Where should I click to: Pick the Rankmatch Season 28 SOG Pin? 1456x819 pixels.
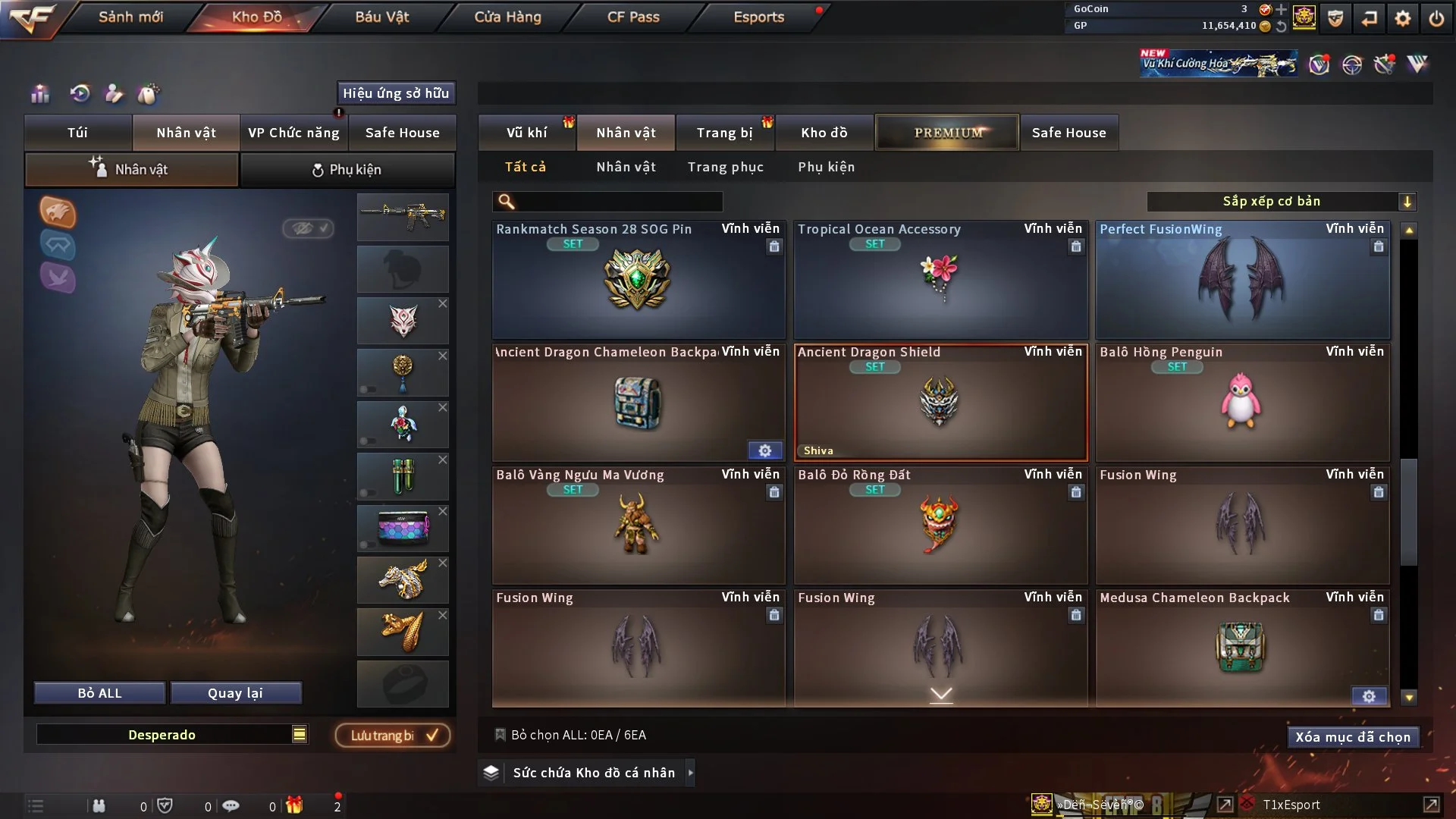coord(638,281)
